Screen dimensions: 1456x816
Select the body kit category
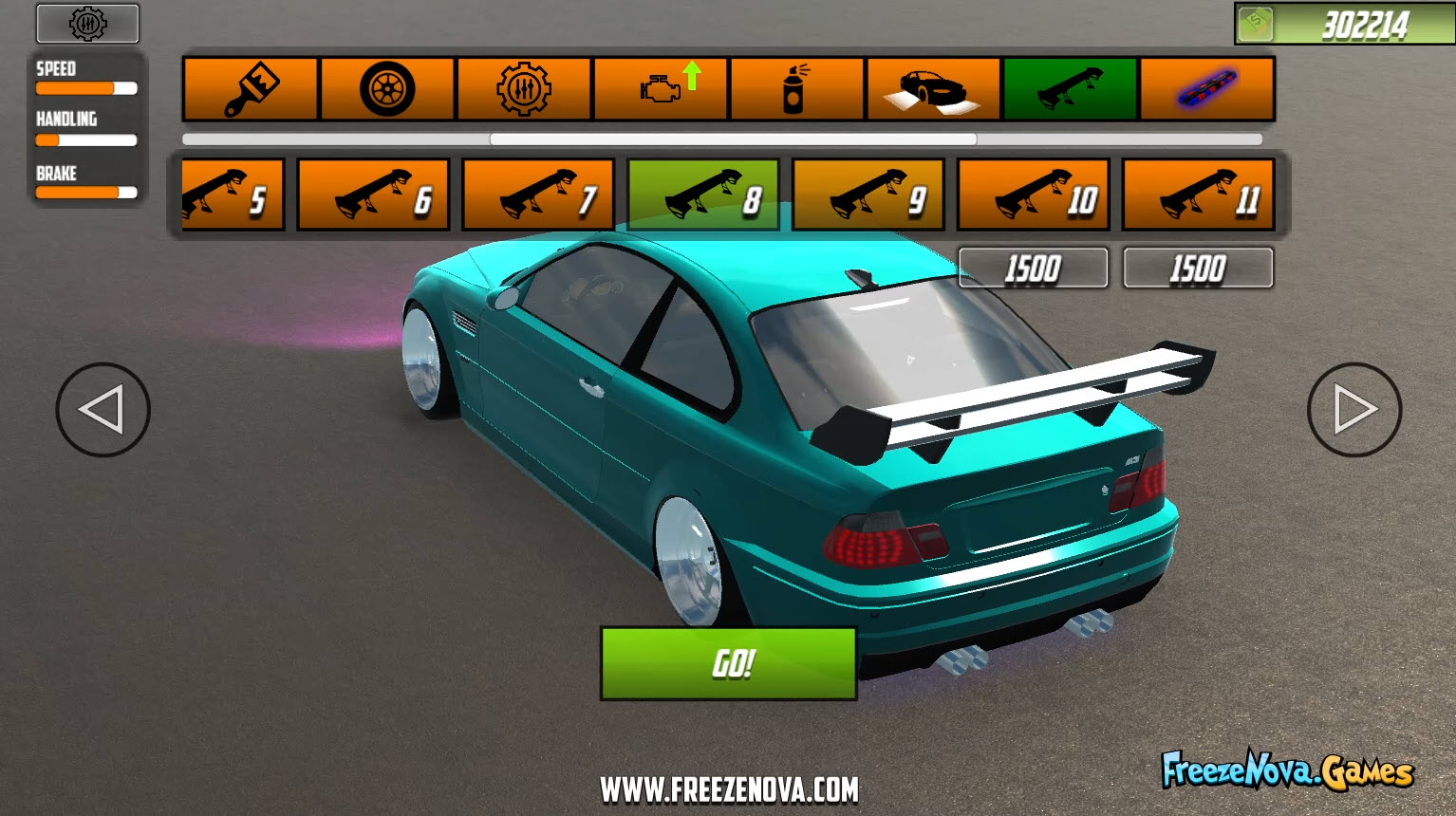click(933, 88)
